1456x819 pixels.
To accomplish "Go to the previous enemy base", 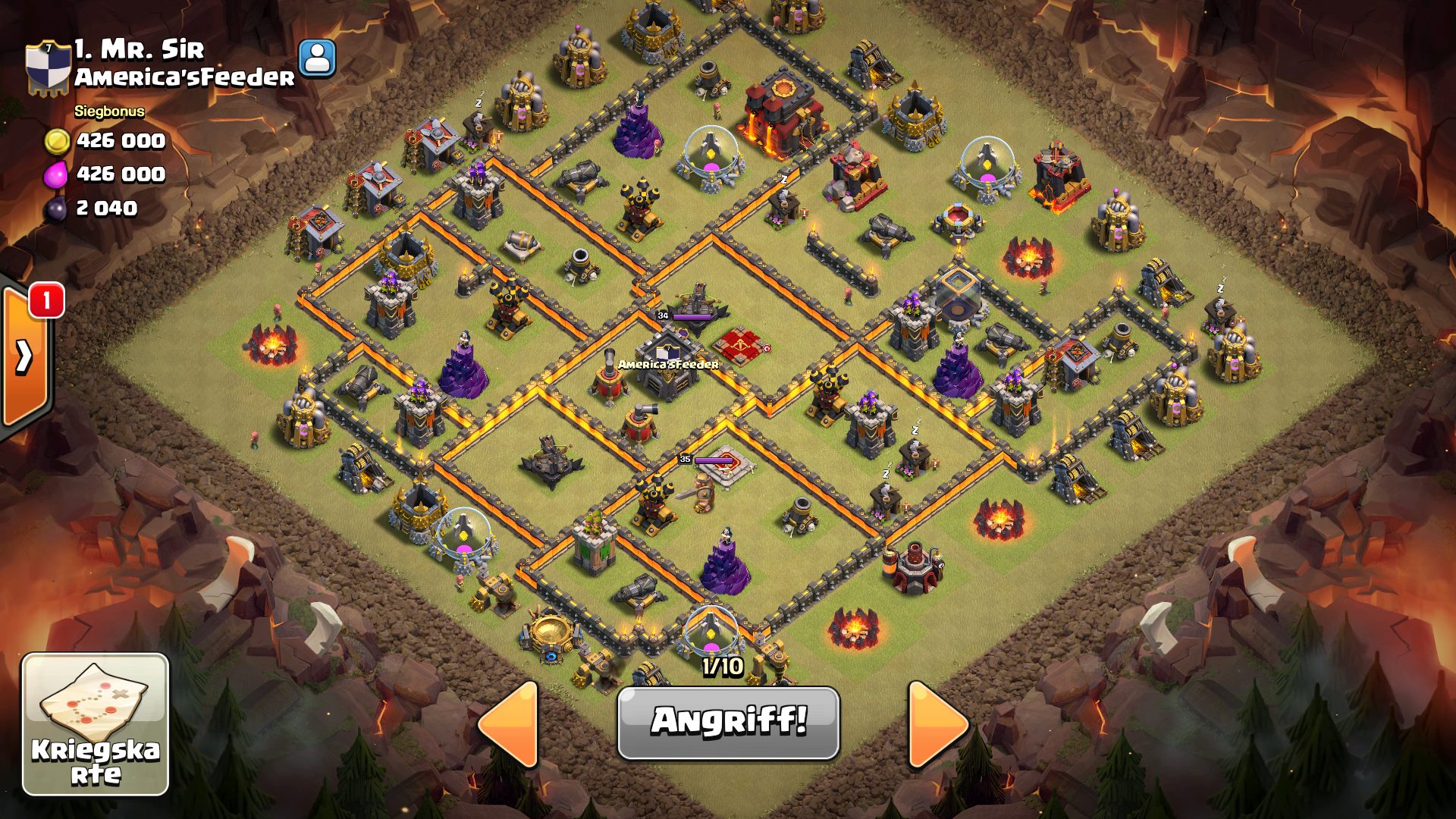I will click(x=510, y=724).
